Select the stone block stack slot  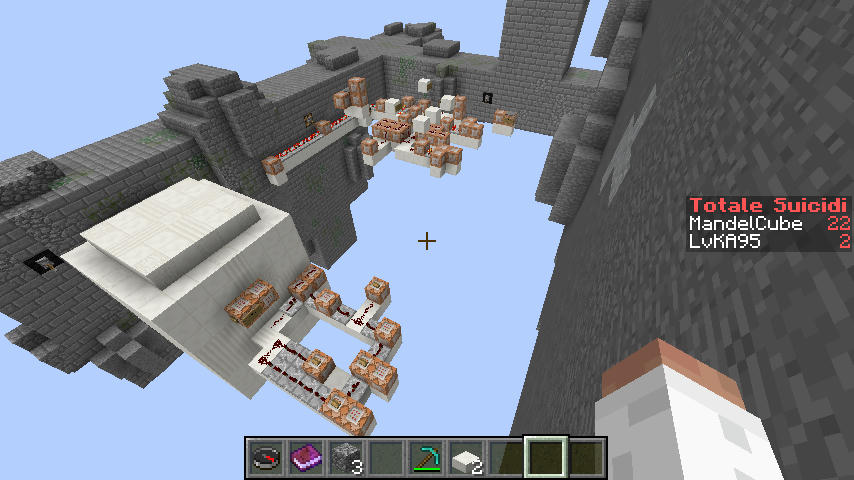[345, 458]
